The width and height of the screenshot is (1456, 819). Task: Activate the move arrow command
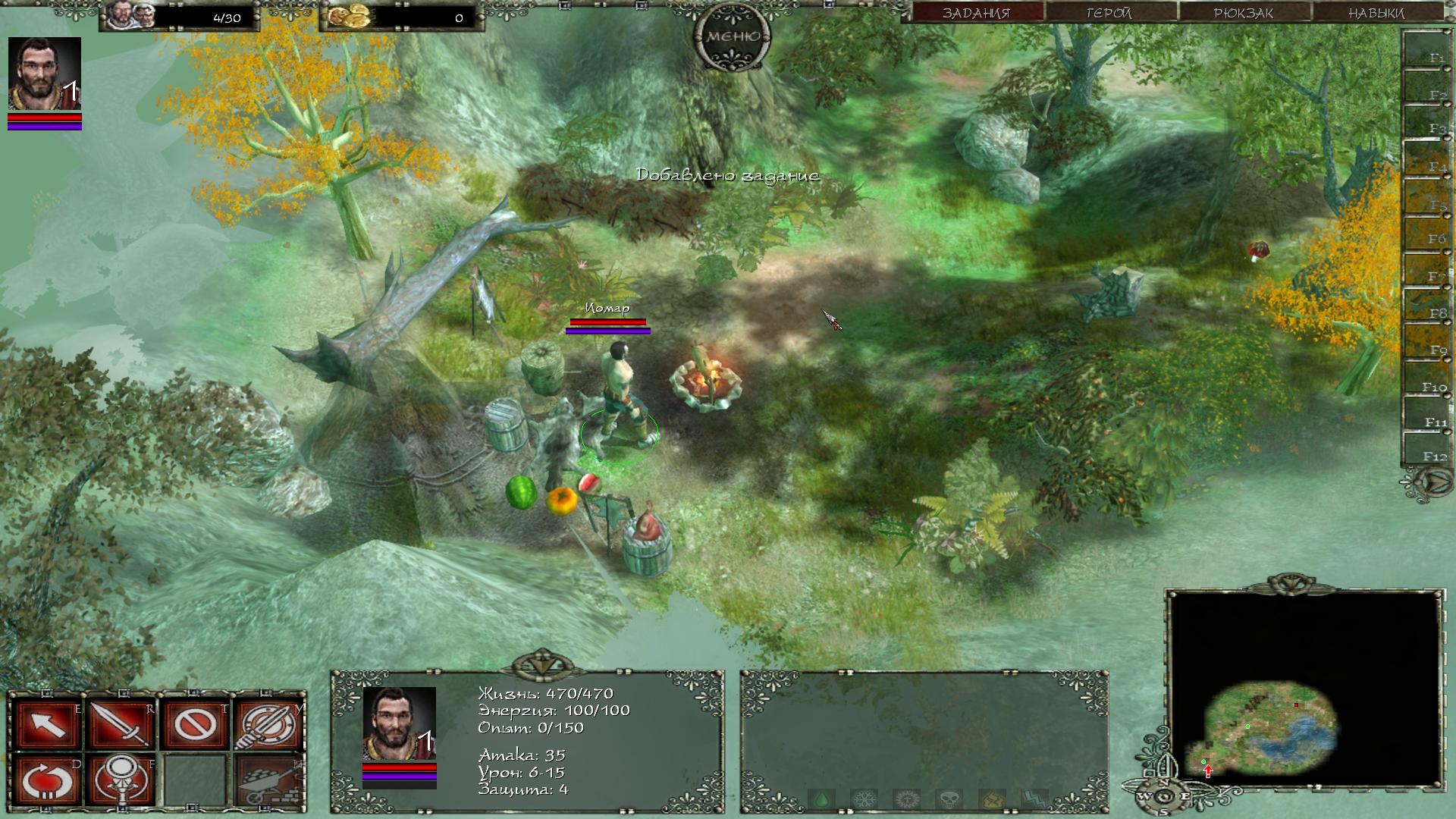click(x=48, y=724)
